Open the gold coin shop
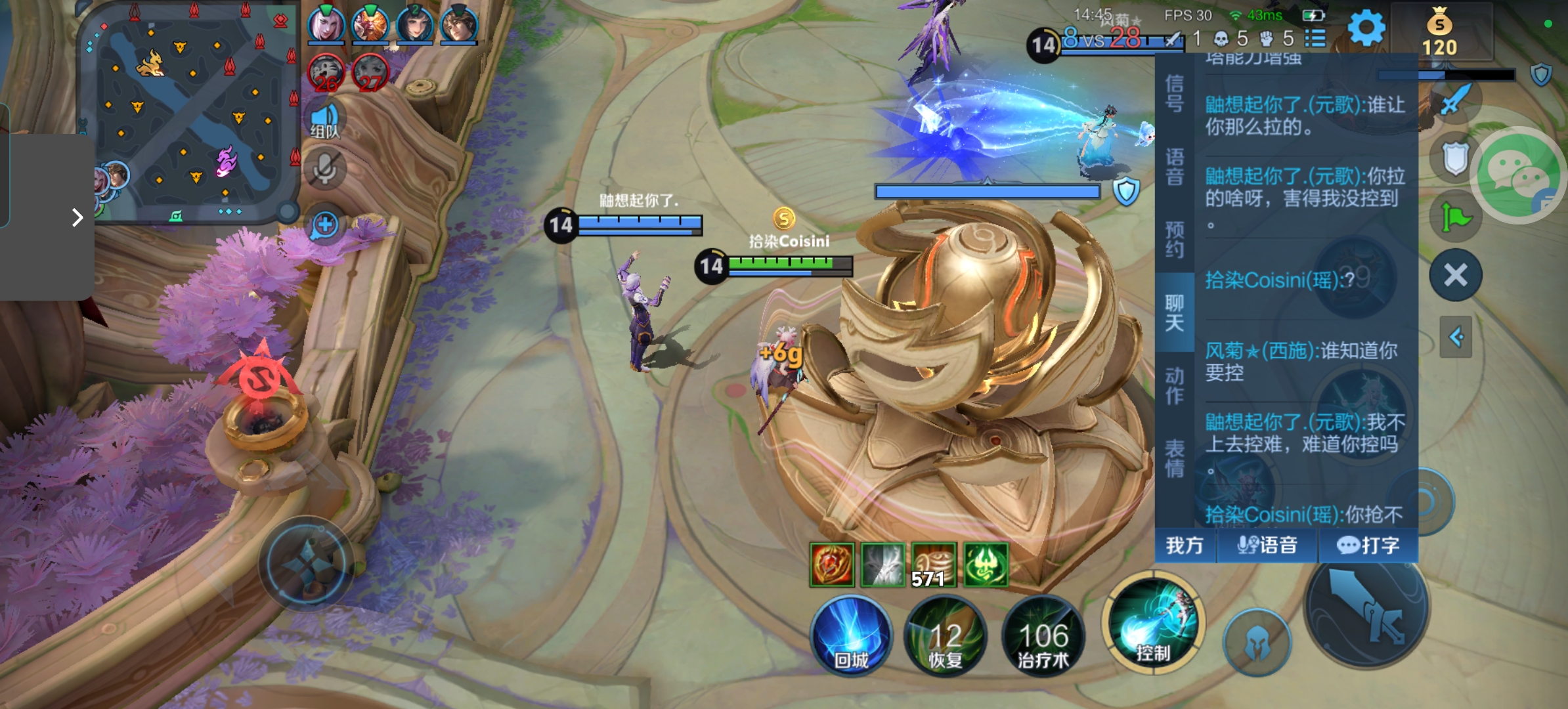This screenshot has height=709, width=1568. (1439, 34)
